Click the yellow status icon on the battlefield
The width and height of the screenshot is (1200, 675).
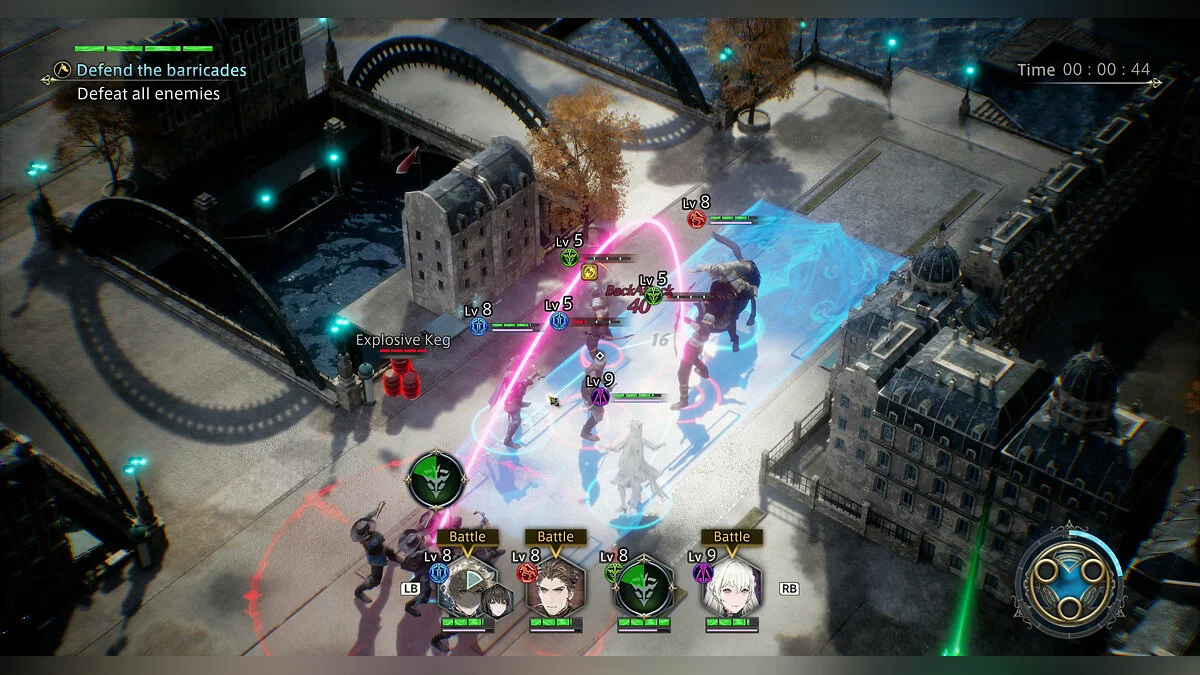point(590,272)
